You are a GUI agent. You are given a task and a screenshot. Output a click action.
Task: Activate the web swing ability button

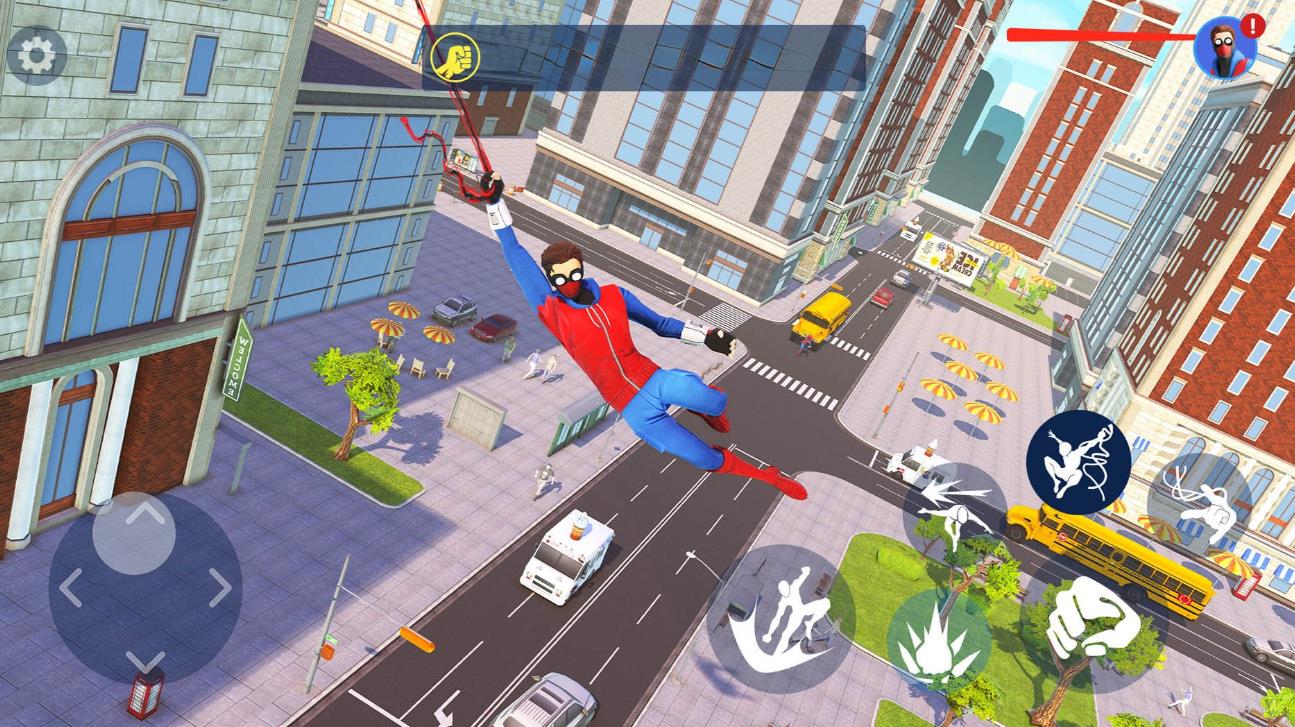tap(1078, 462)
